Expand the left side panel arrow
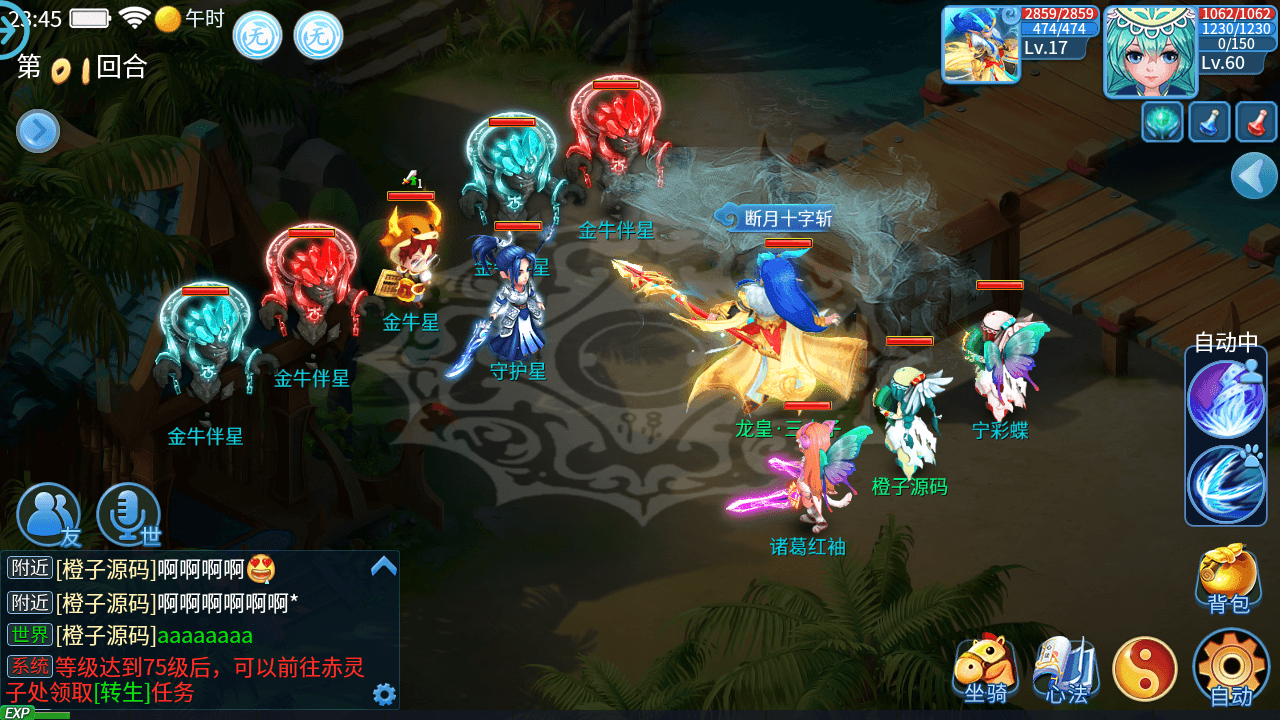This screenshot has width=1280, height=720. [38, 131]
